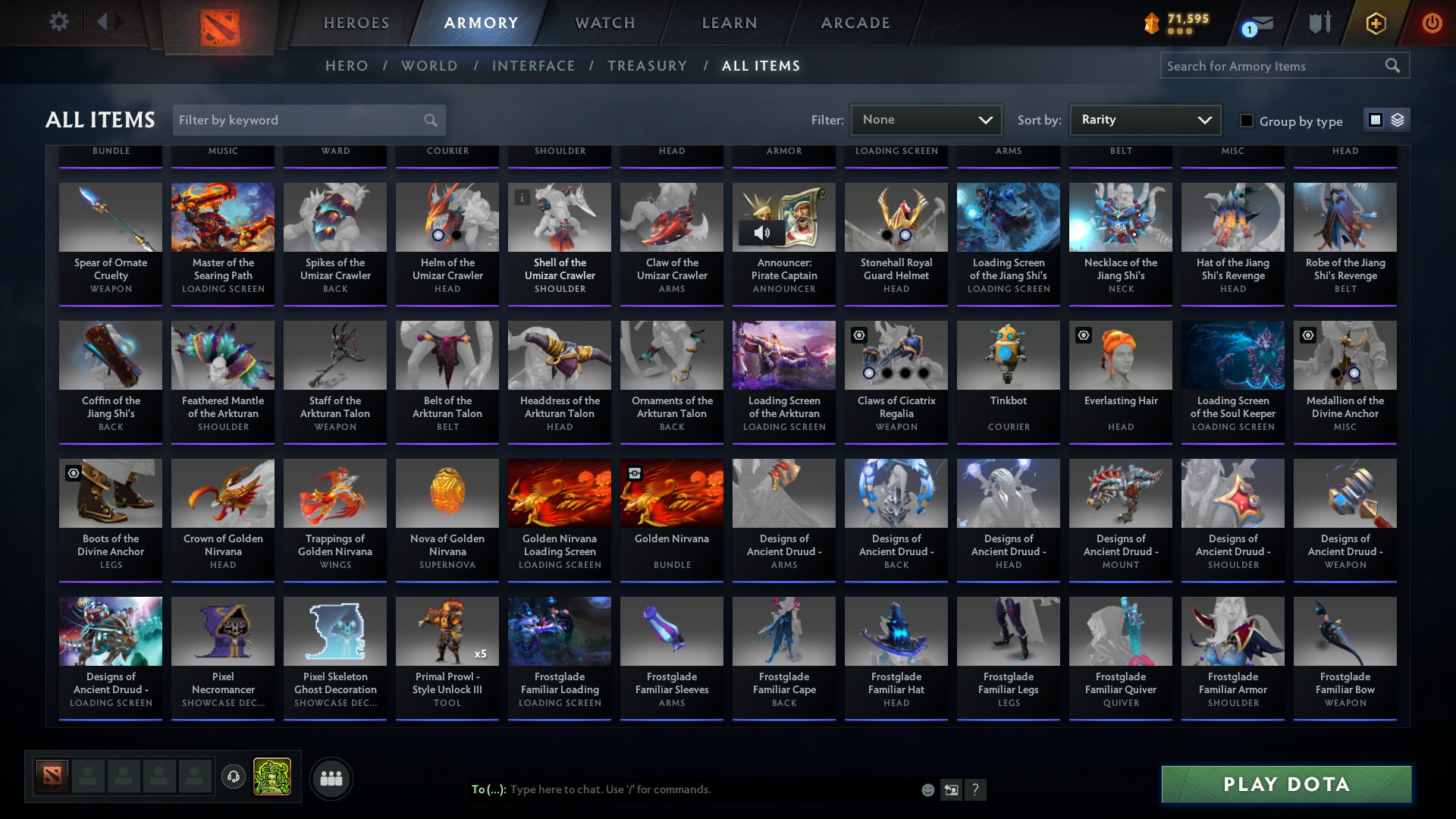The width and height of the screenshot is (1456, 819).
Task: Open Dota Plus with the hexagon plus icon
Action: [x=1375, y=24]
